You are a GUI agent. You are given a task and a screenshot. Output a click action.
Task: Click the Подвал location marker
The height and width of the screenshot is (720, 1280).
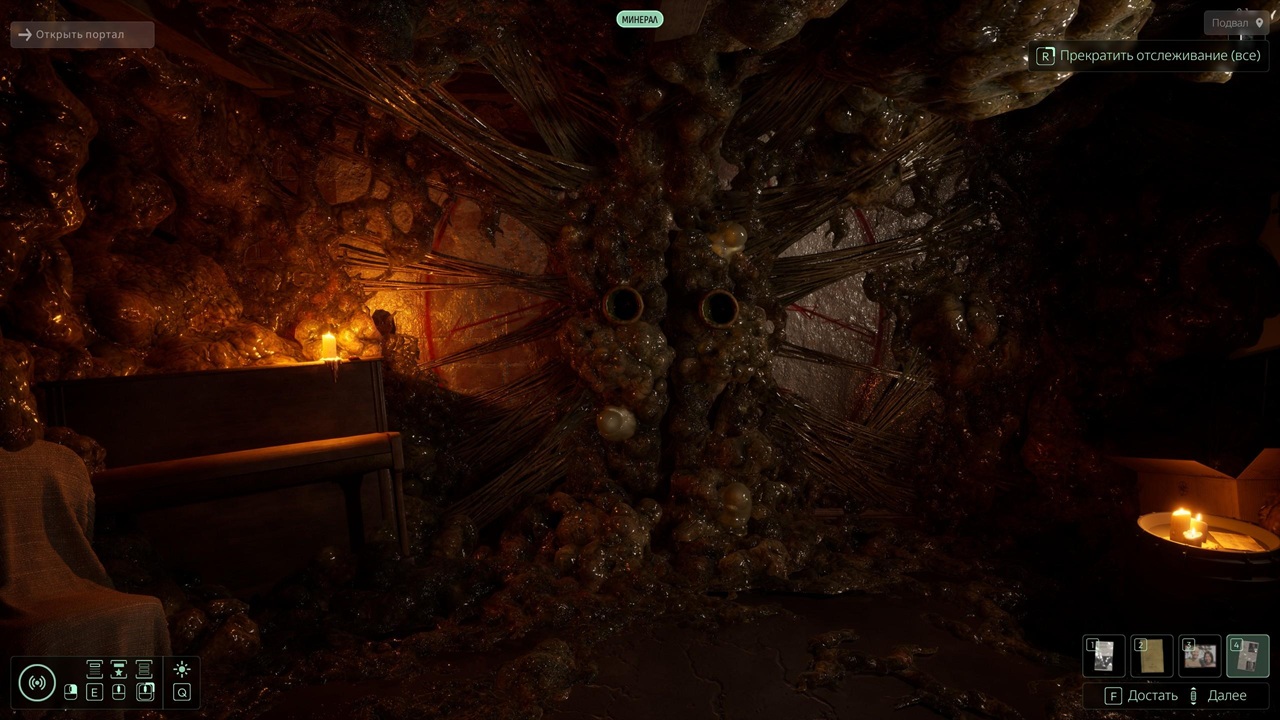(1238, 23)
